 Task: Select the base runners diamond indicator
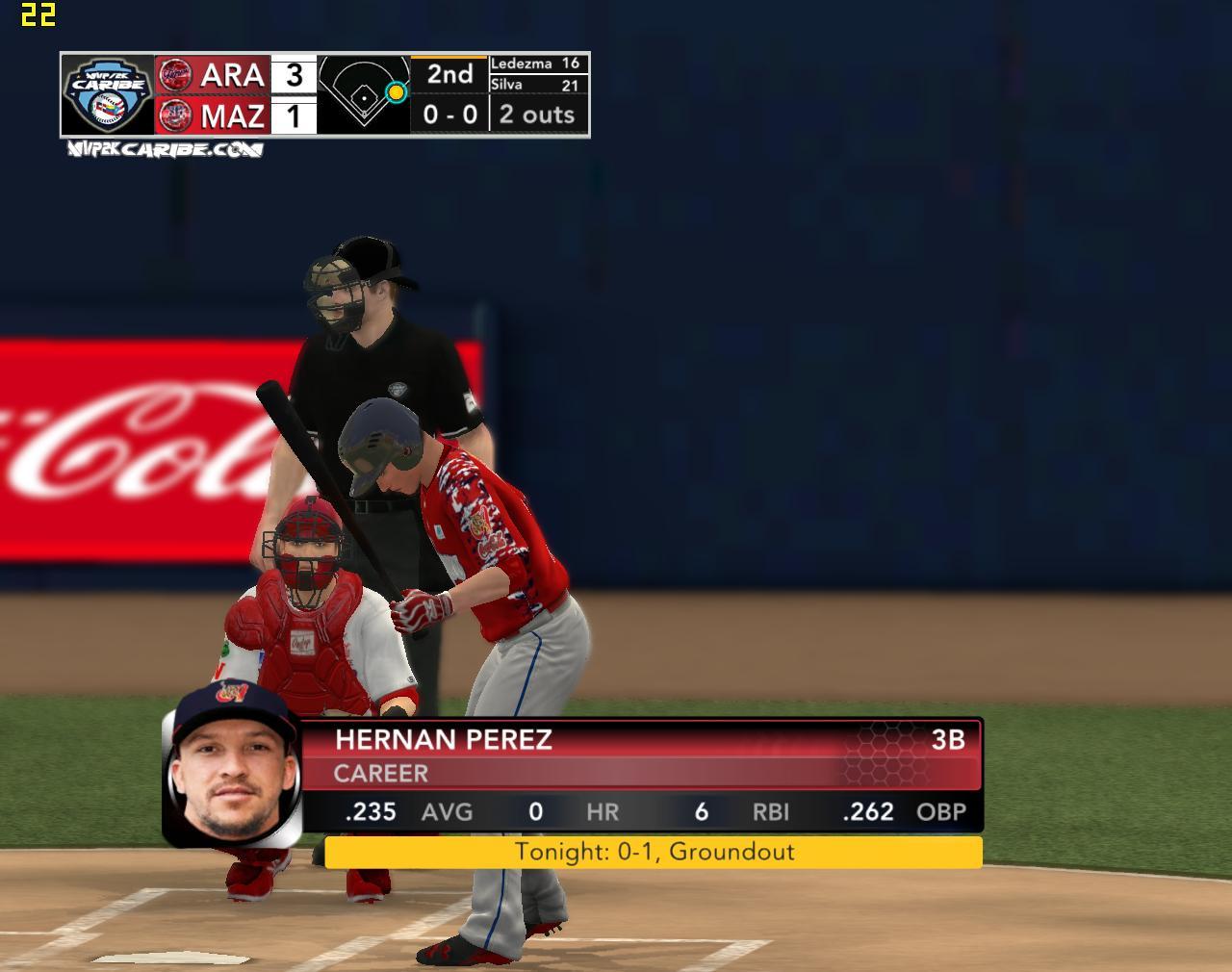point(364,94)
